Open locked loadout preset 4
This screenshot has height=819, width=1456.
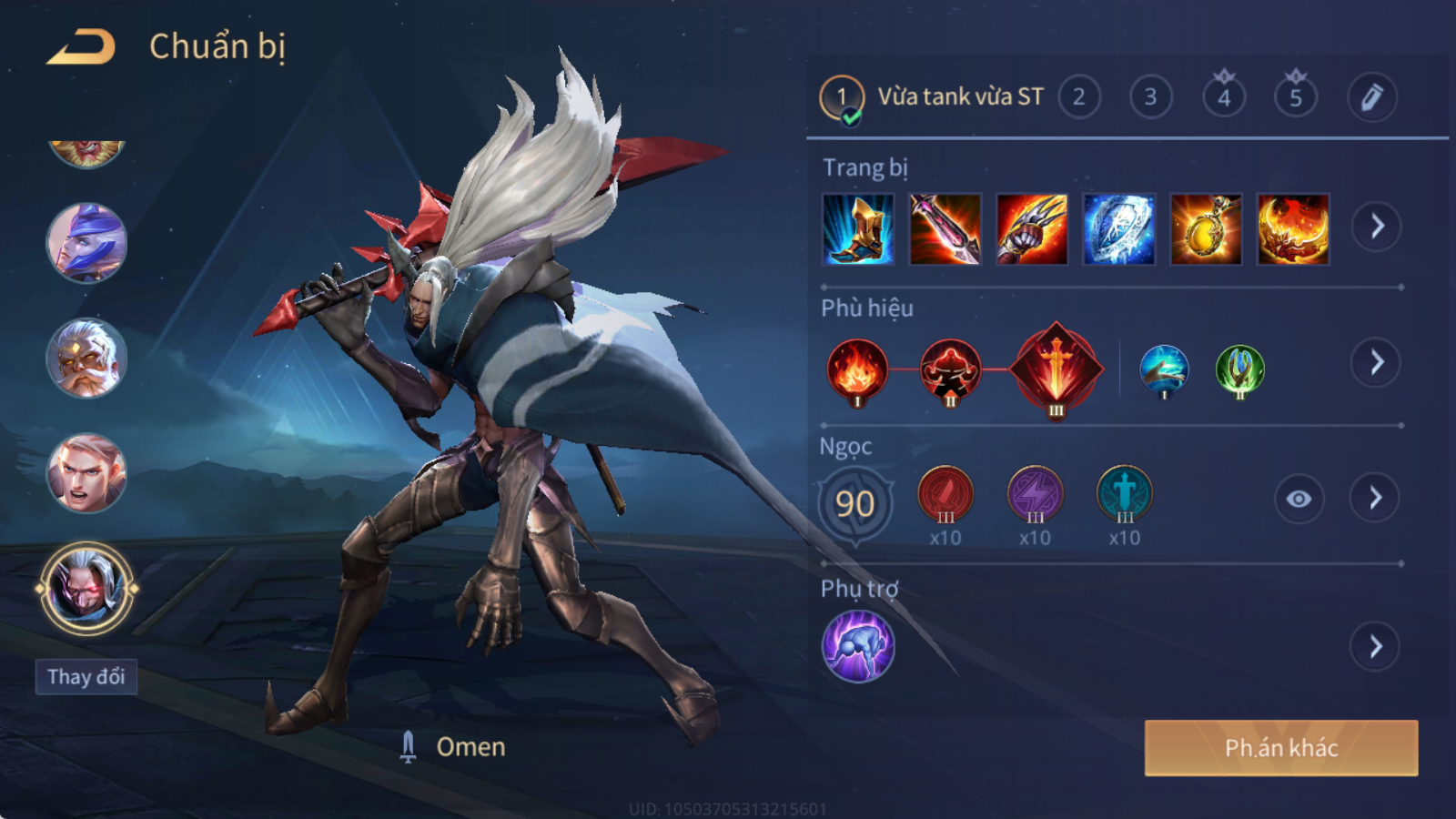point(1224,97)
